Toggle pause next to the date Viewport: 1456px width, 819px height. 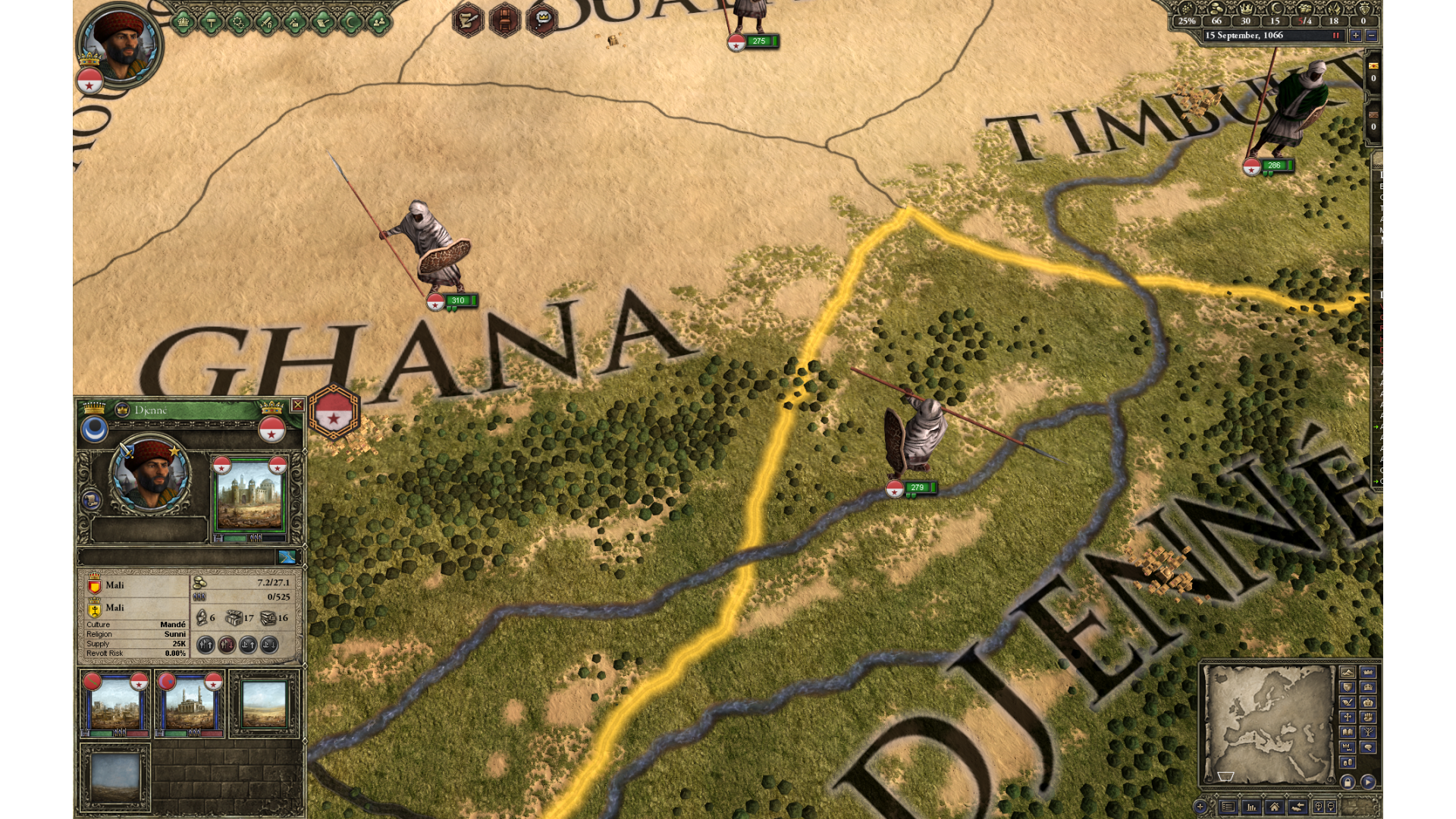tap(1336, 36)
